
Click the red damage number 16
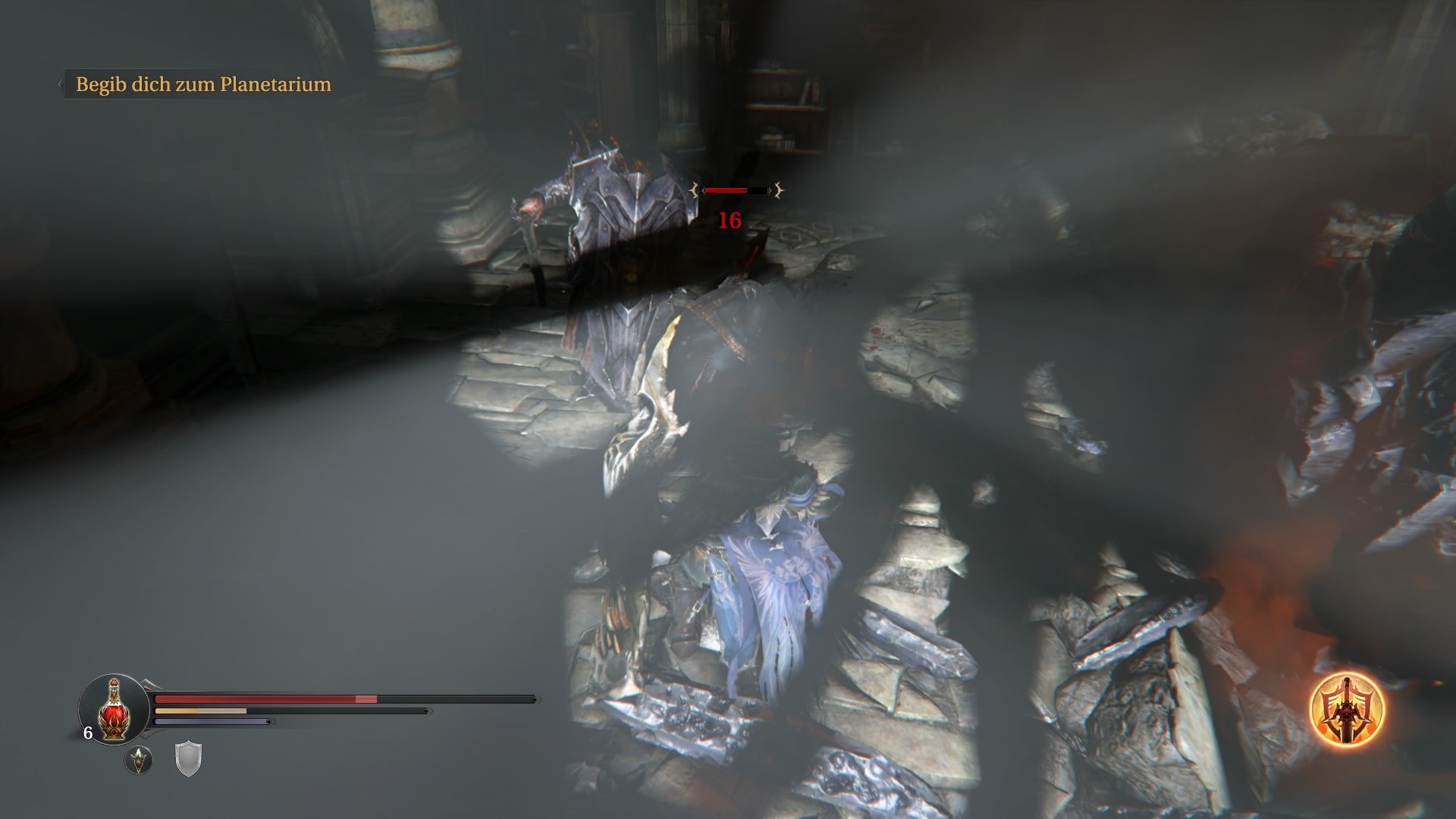coord(729,221)
